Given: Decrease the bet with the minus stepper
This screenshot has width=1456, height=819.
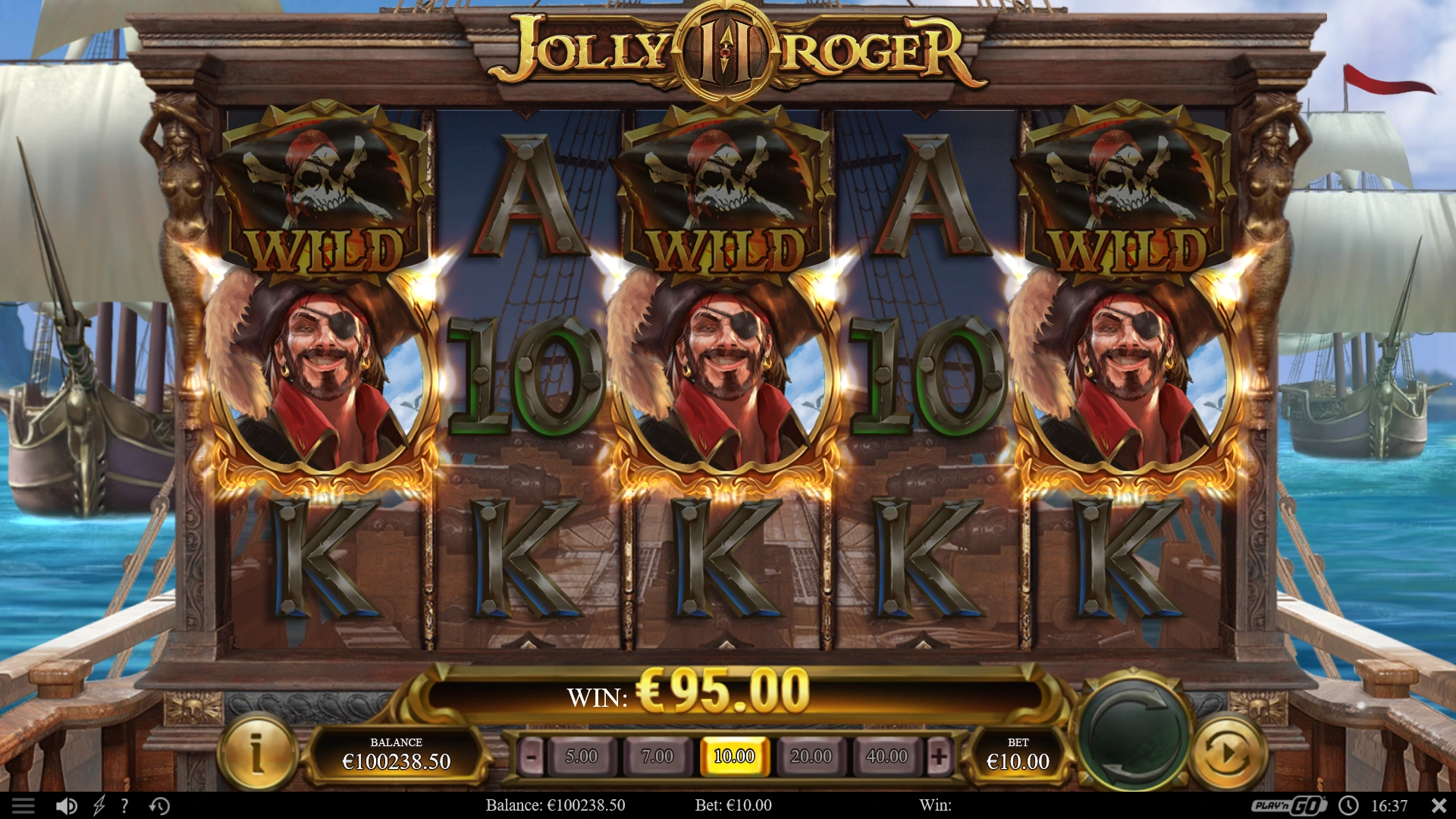Looking at the screenshot, I should click(529, 756).
